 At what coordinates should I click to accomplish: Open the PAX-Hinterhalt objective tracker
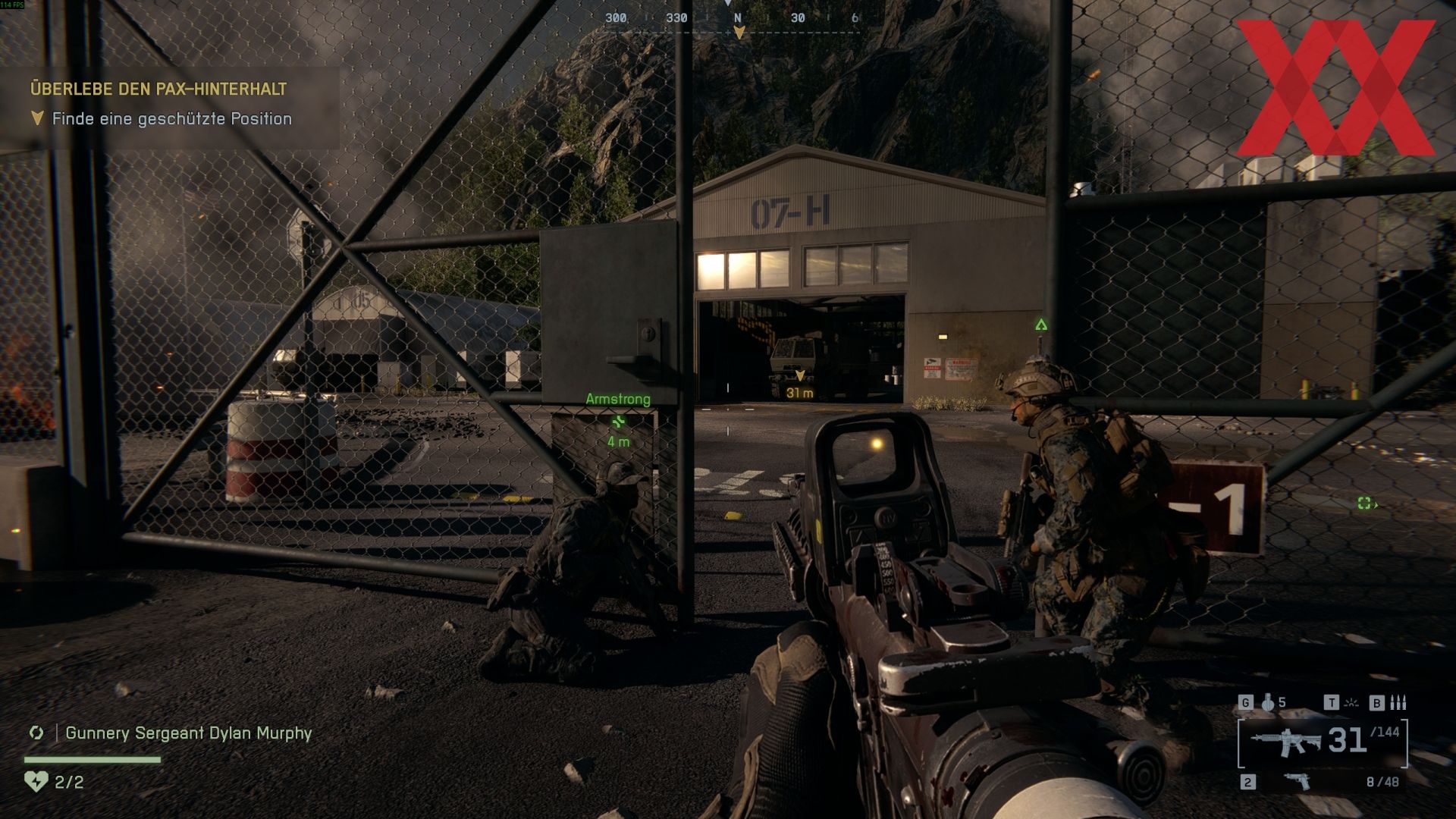[158, 89]
